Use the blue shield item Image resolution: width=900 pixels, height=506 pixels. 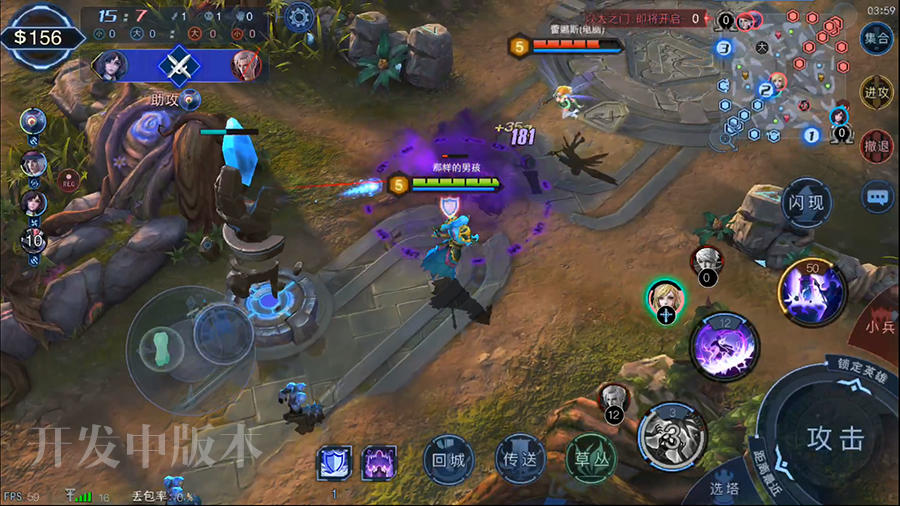[334, 464]
